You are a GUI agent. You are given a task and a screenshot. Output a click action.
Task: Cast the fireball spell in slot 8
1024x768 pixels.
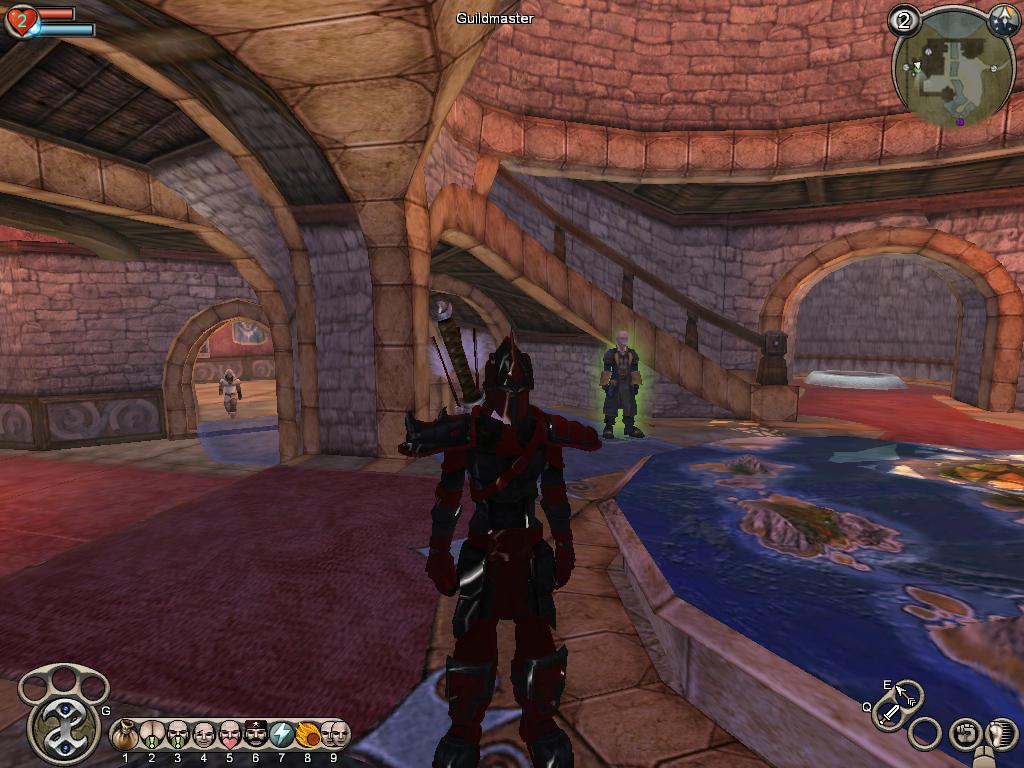coord(307,736)
